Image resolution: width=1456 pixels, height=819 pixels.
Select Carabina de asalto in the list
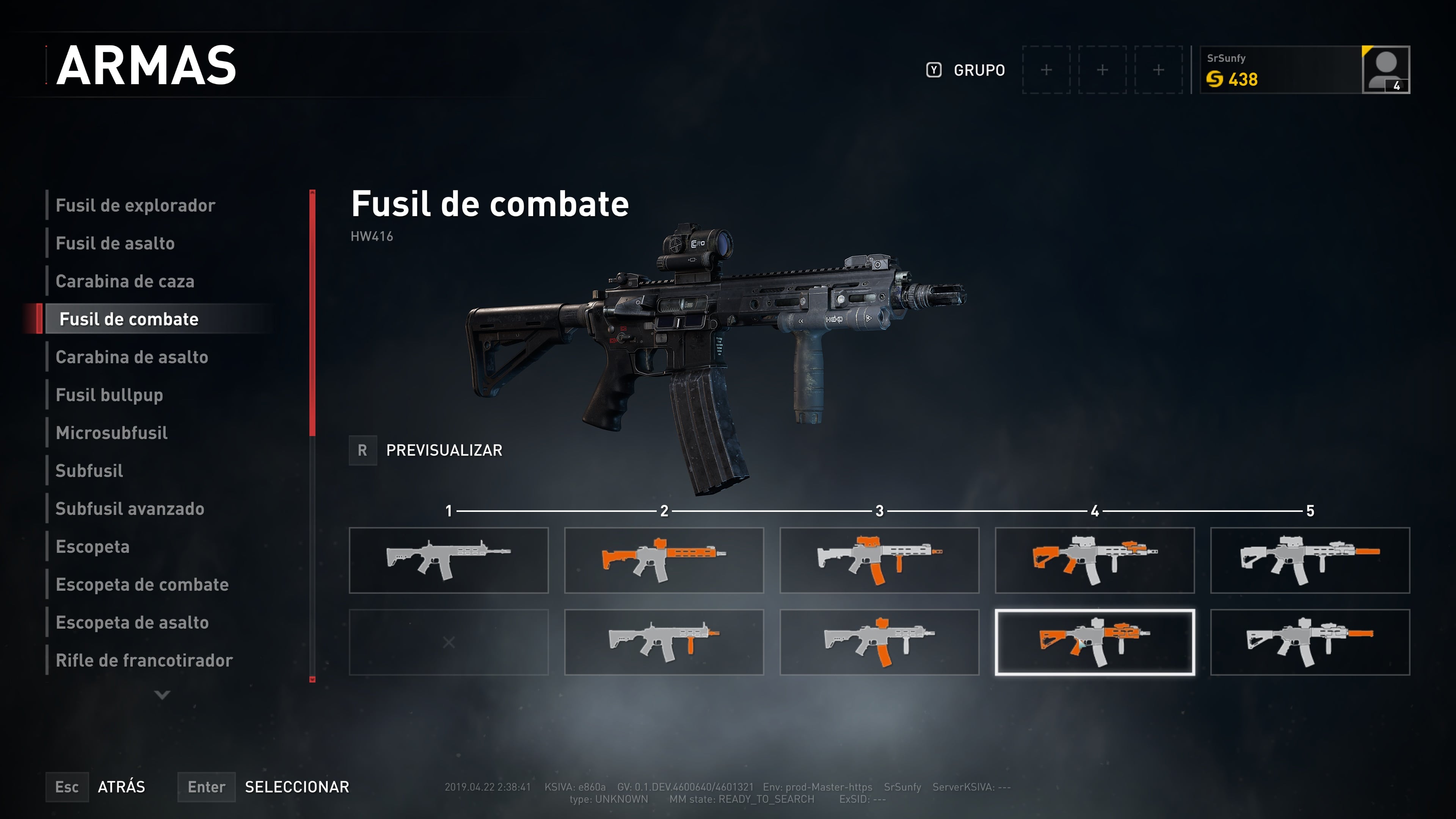[x=132, y=357]
